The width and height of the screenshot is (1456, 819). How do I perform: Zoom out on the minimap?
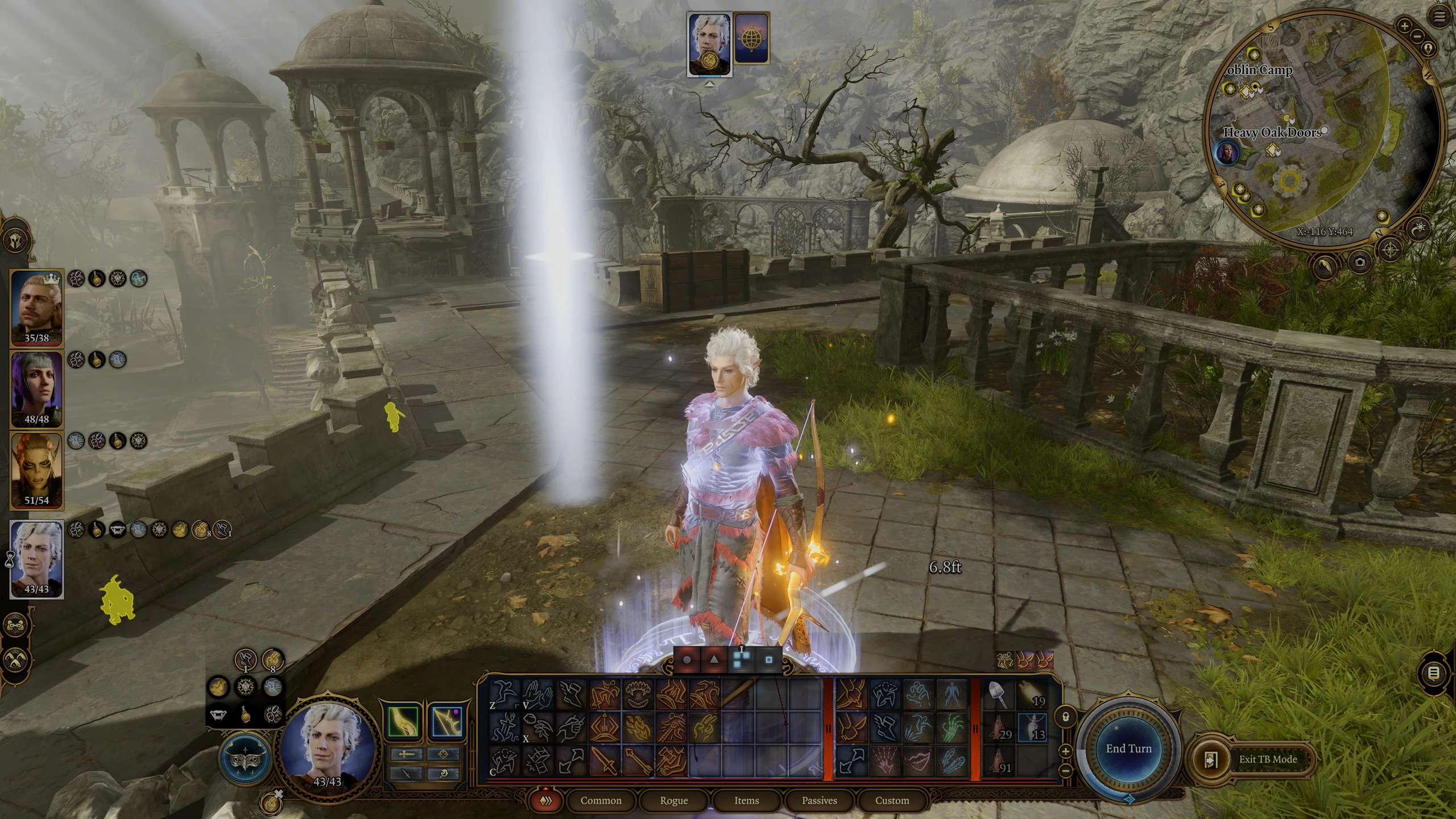(1416, 36)
